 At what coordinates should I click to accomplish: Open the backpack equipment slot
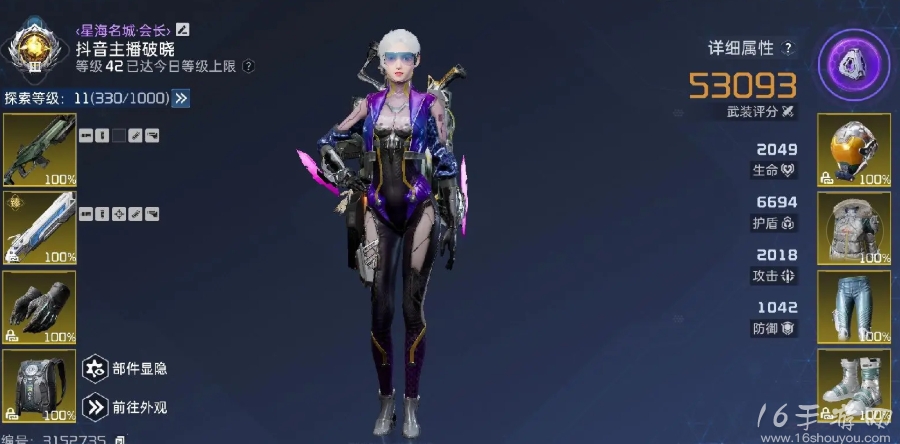tap(40, 384)
